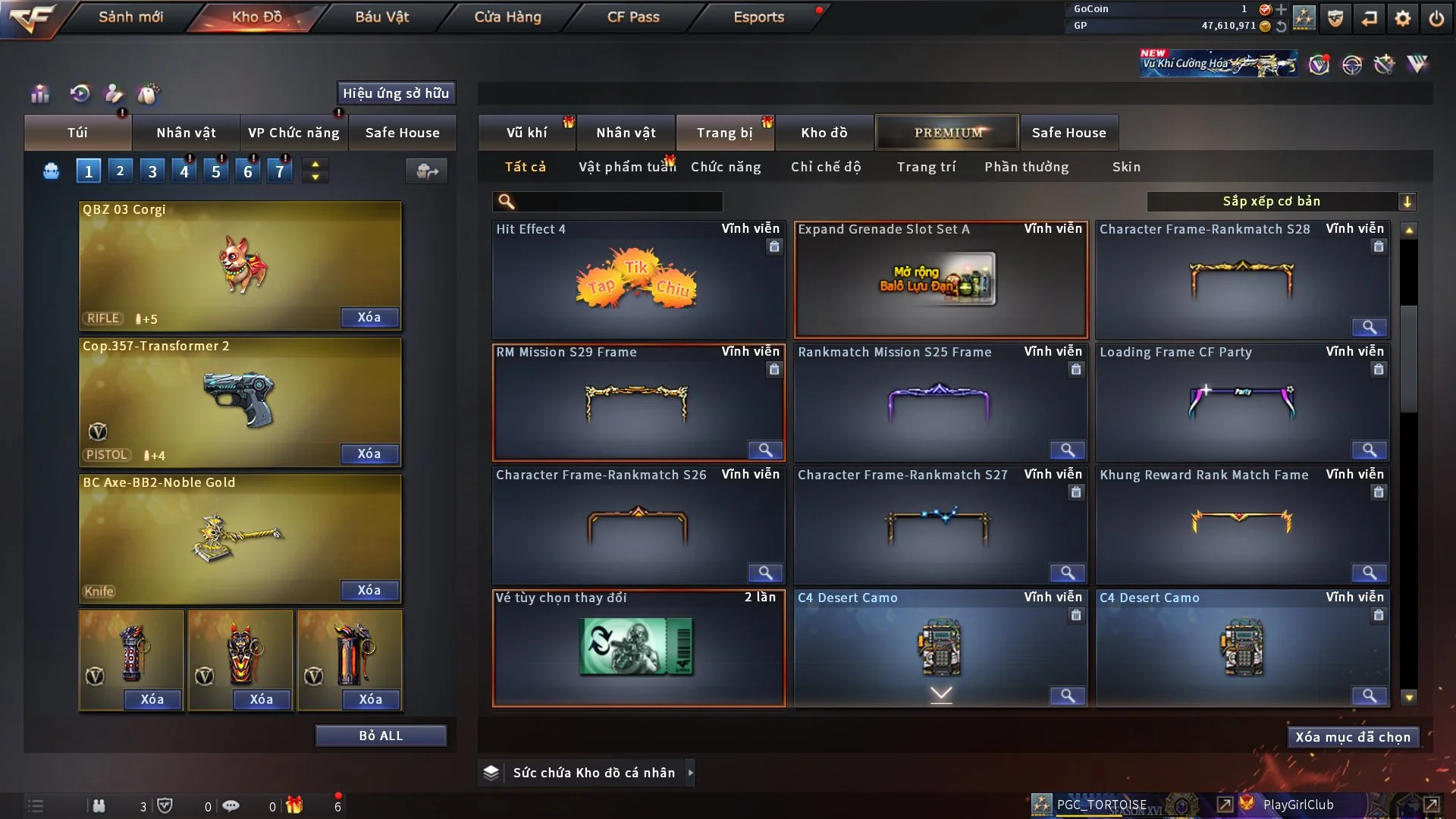
Task: Choose the Vé tùy chọn thay đổi ticket
Action: coord(638,648)
